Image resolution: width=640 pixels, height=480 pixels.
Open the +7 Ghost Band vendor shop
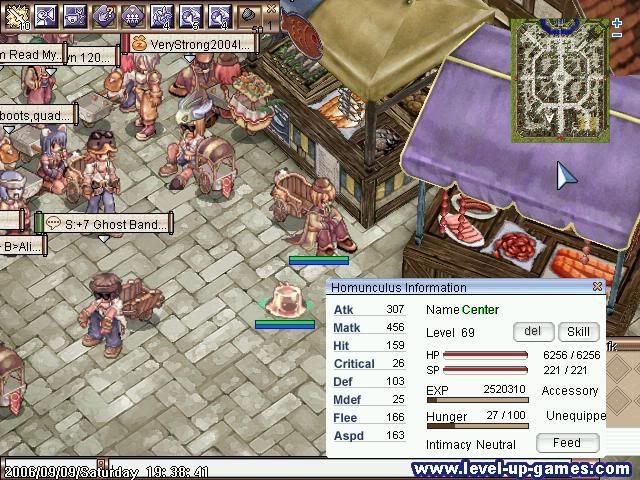click(105, 224)
